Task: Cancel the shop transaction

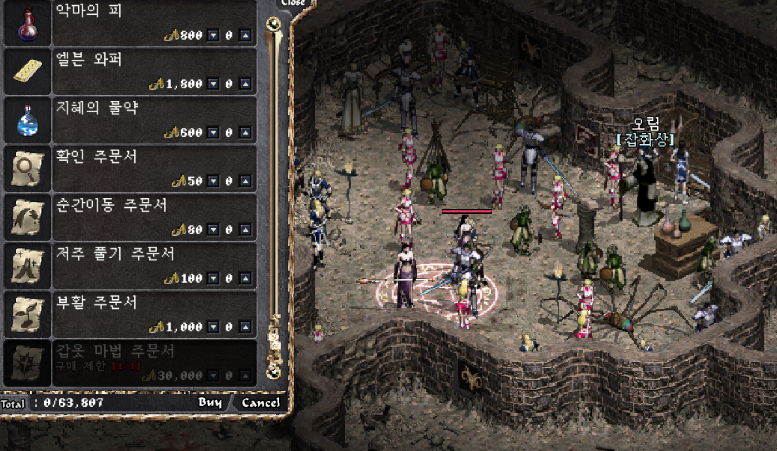Action: [x=261, y=403]
